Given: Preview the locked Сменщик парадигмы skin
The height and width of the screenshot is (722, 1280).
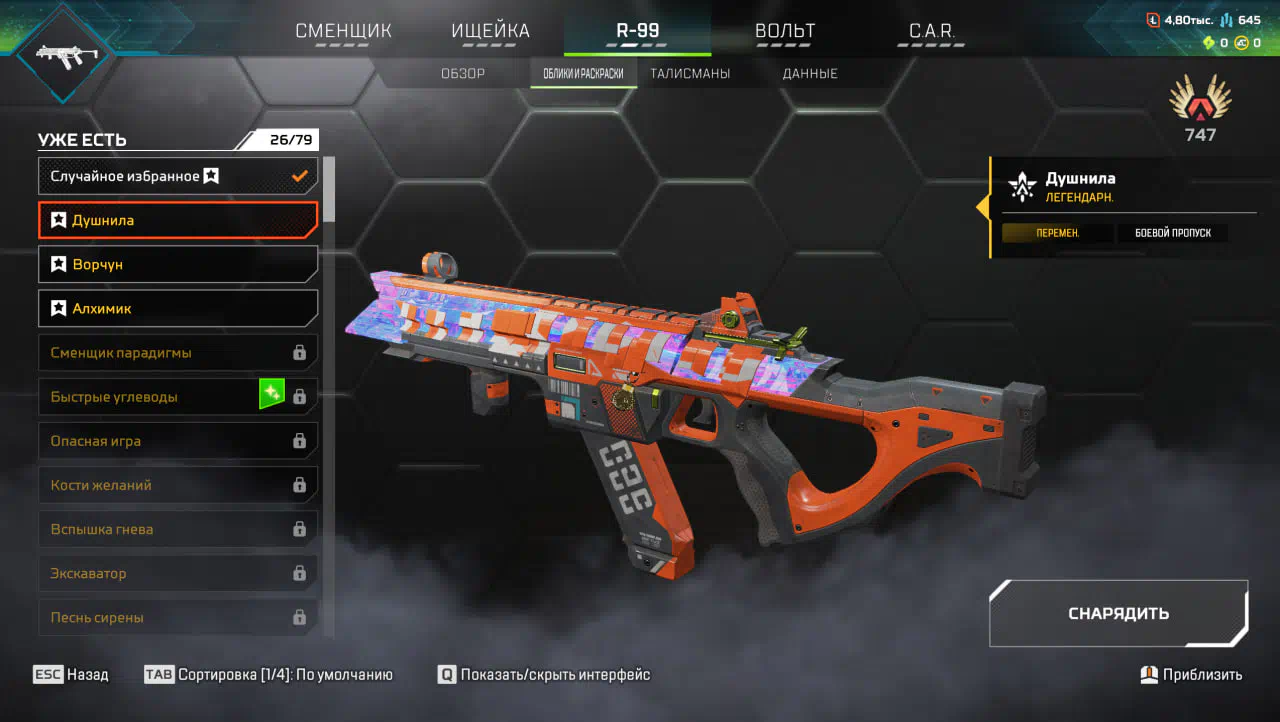Looking at the screenshot, I should [178, 352].
